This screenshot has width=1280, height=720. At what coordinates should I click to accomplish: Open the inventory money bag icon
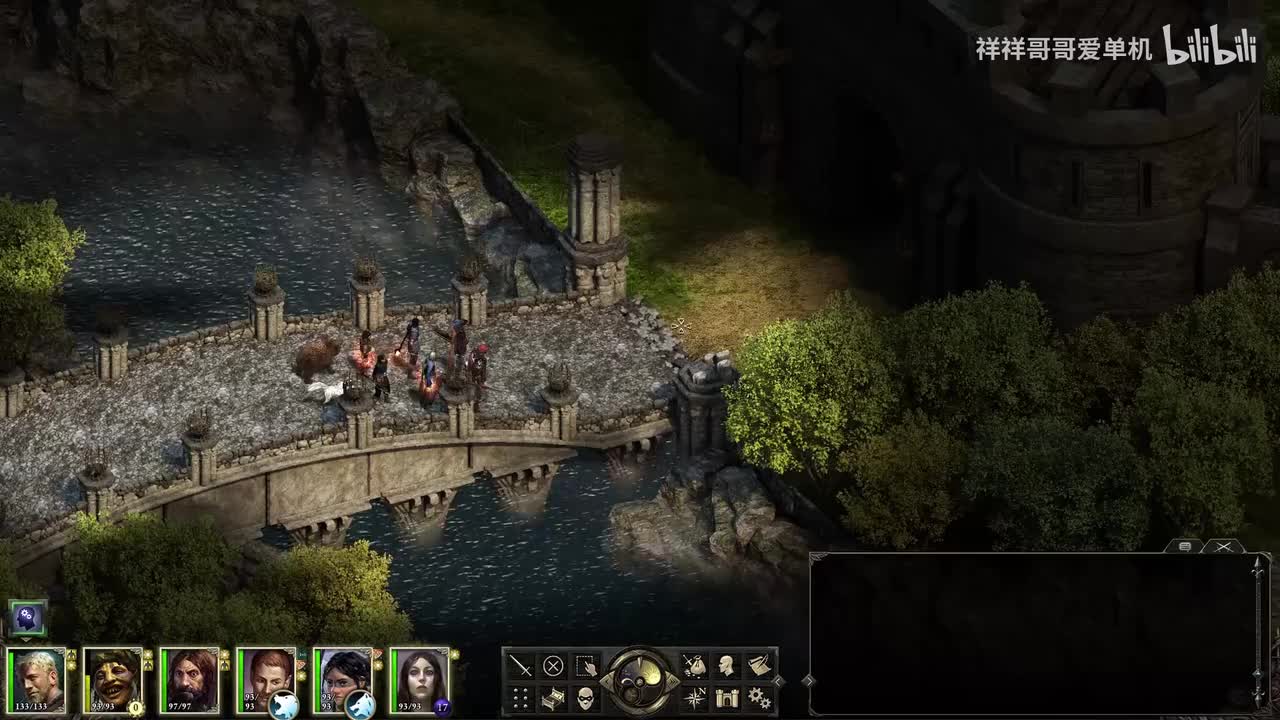click(694, 666)
